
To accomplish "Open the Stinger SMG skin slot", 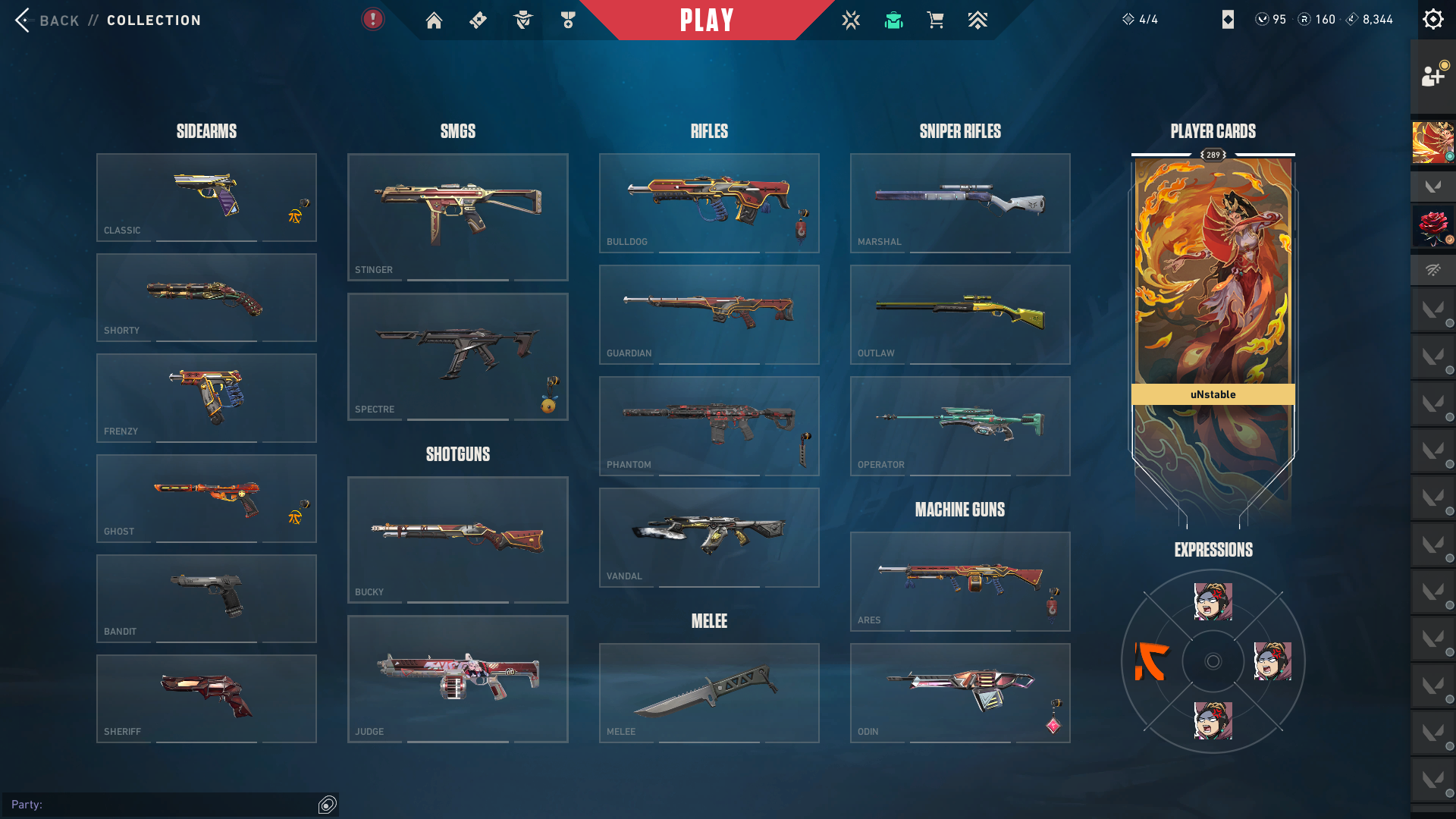I will coord(457,217).
